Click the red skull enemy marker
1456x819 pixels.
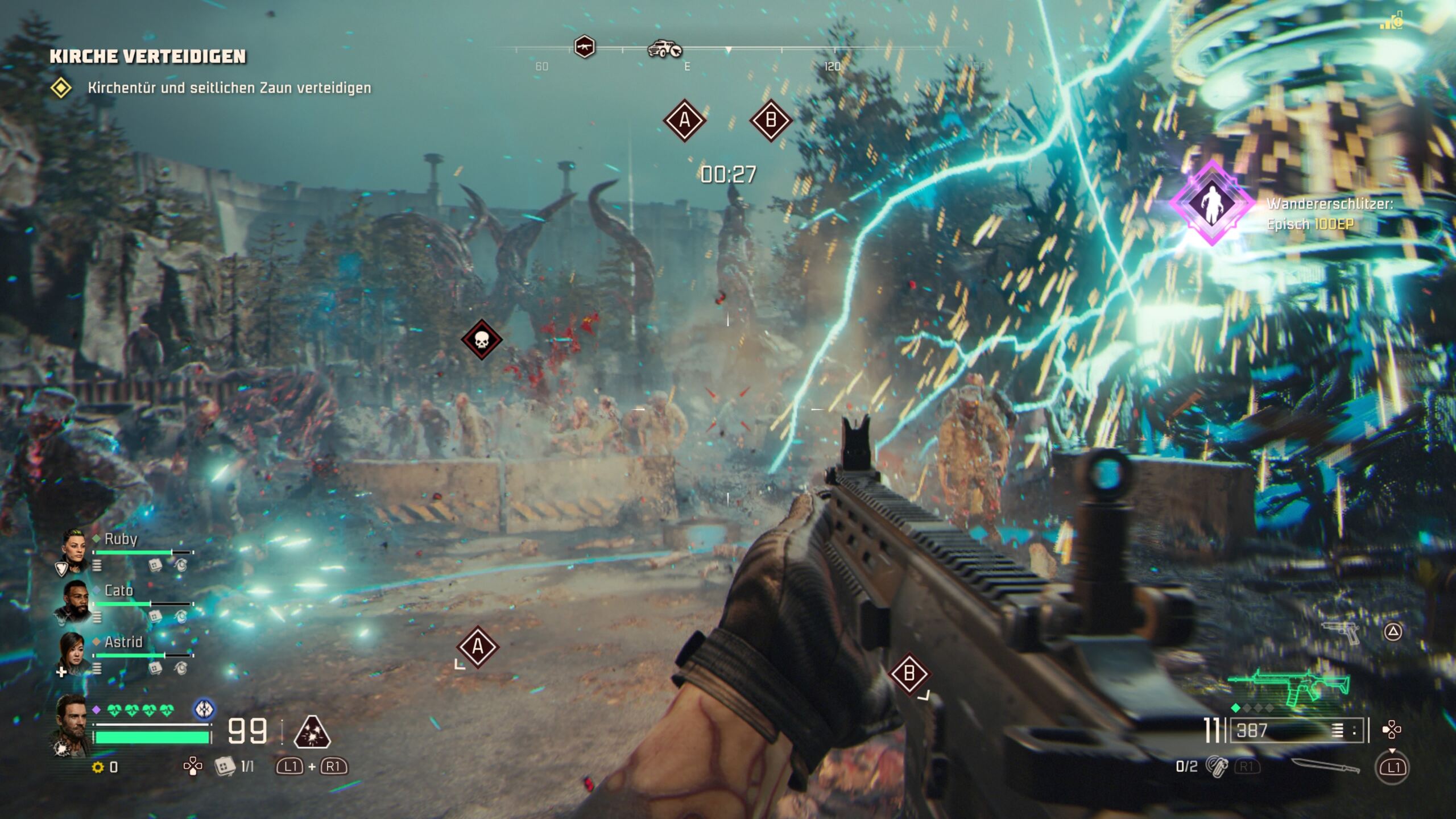pyautogui.click(x=481, y=340)
